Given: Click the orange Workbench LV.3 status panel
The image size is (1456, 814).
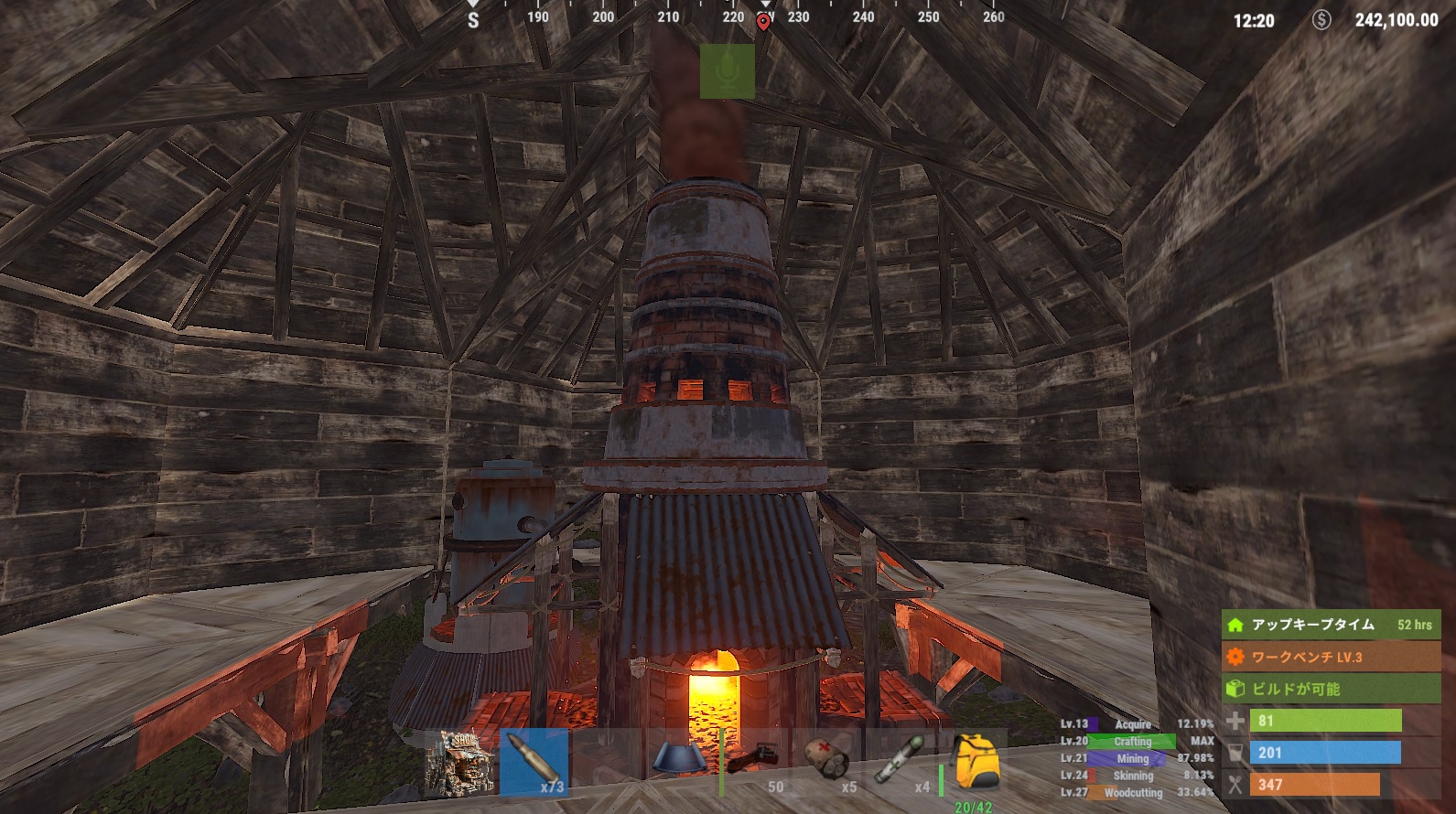Looking at the screenshot, I should (1331, 657).
